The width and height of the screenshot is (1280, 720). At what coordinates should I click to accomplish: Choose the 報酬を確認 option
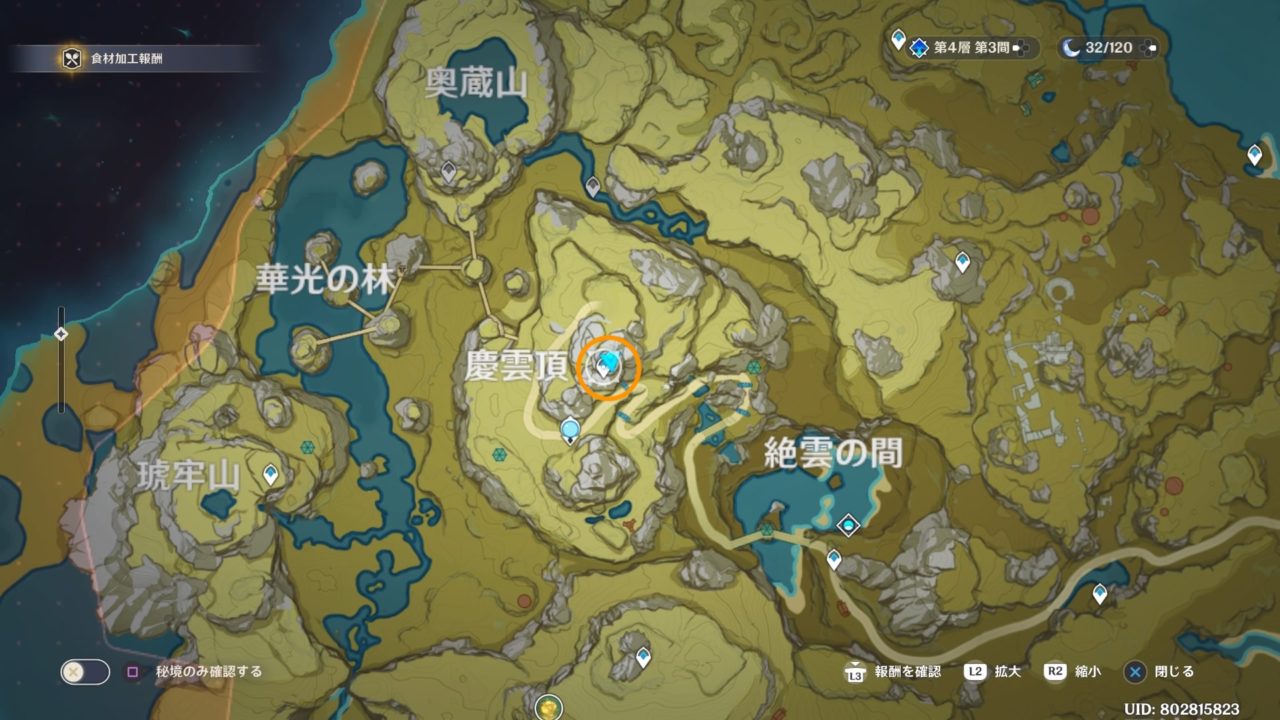click(894, 672)
